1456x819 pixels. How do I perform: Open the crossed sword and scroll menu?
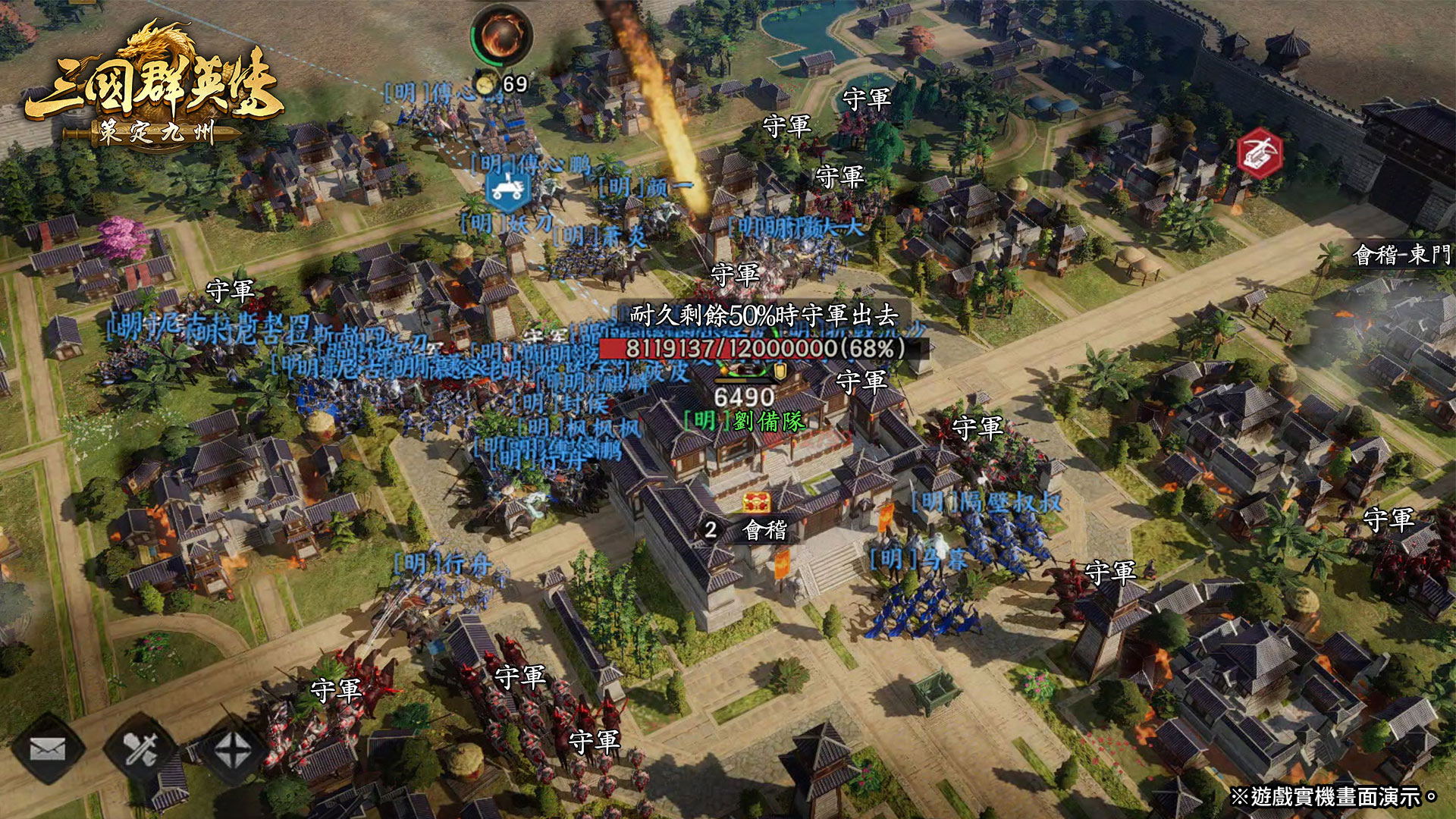pyautogui.click(x=141, y=749)
